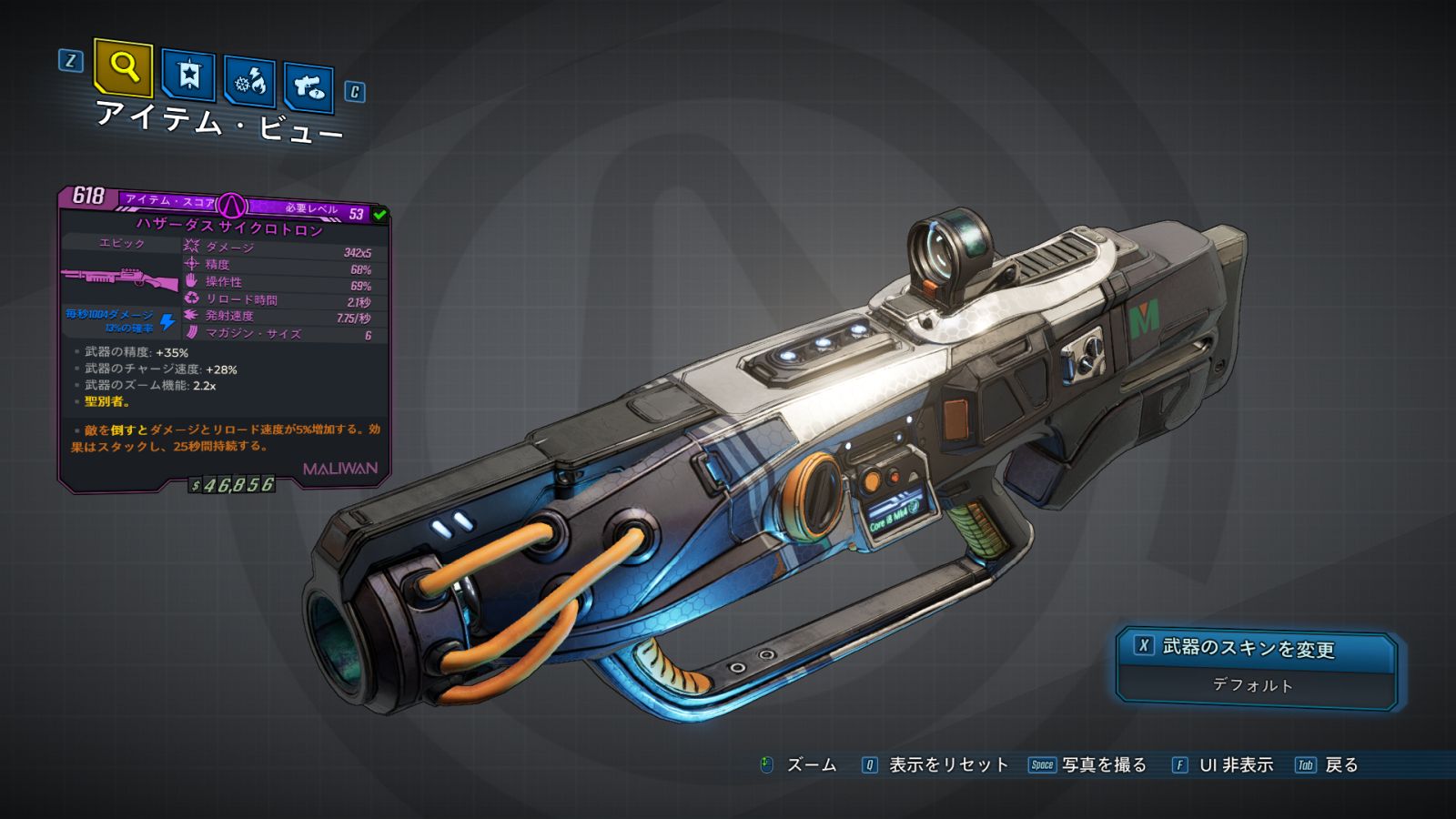Switch to the weapon parts tab
1456x819 pixels.
[x=308, y=87]
